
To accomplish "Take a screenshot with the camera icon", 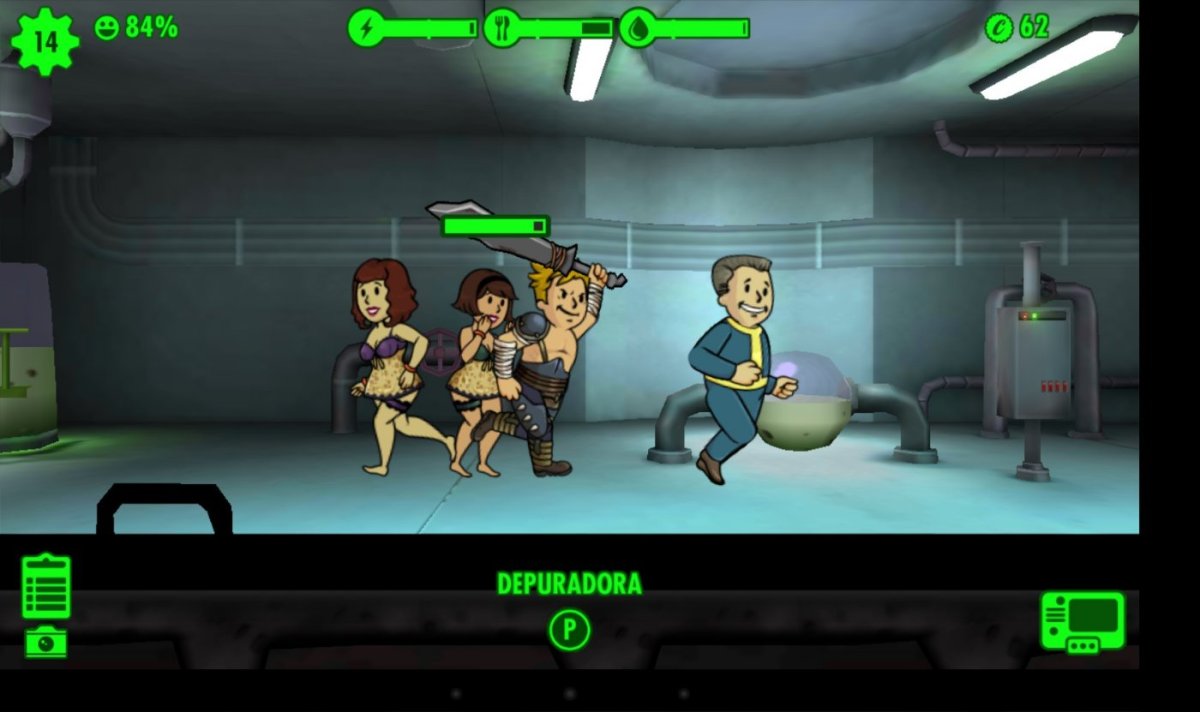I will click(x=46, y=642).
